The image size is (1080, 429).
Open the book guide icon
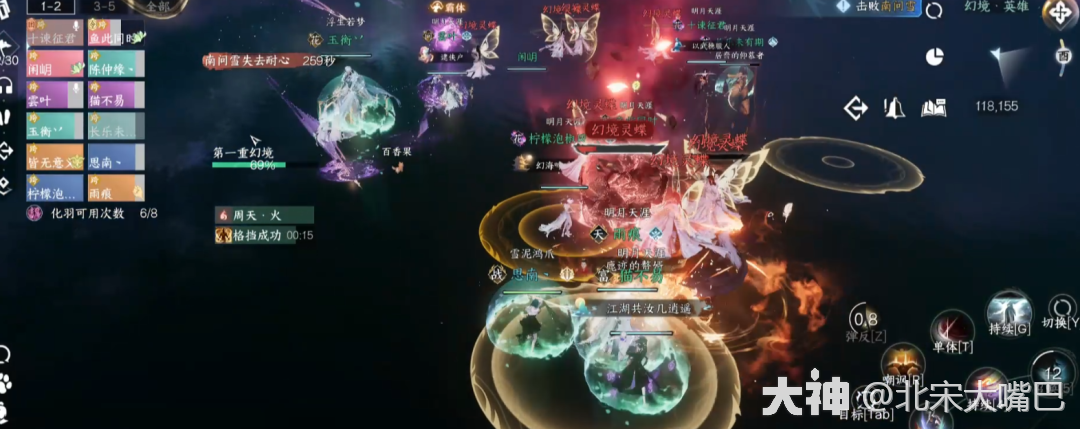tap(934, 107)
